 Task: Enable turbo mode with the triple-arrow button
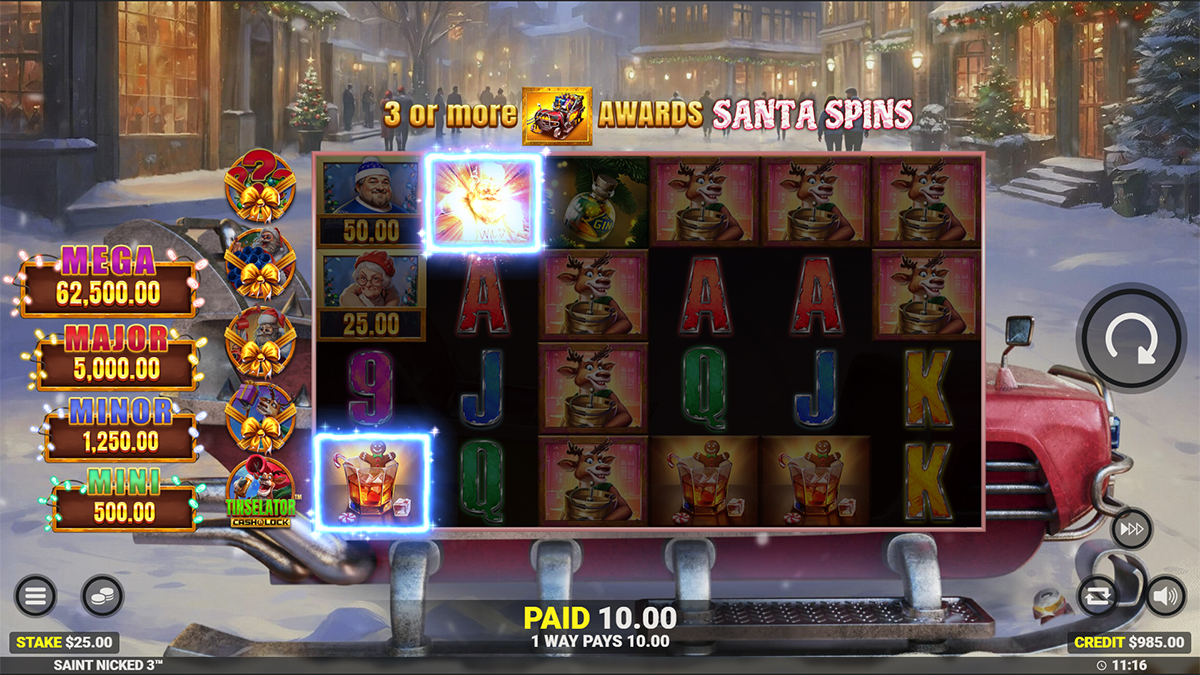1131,528
